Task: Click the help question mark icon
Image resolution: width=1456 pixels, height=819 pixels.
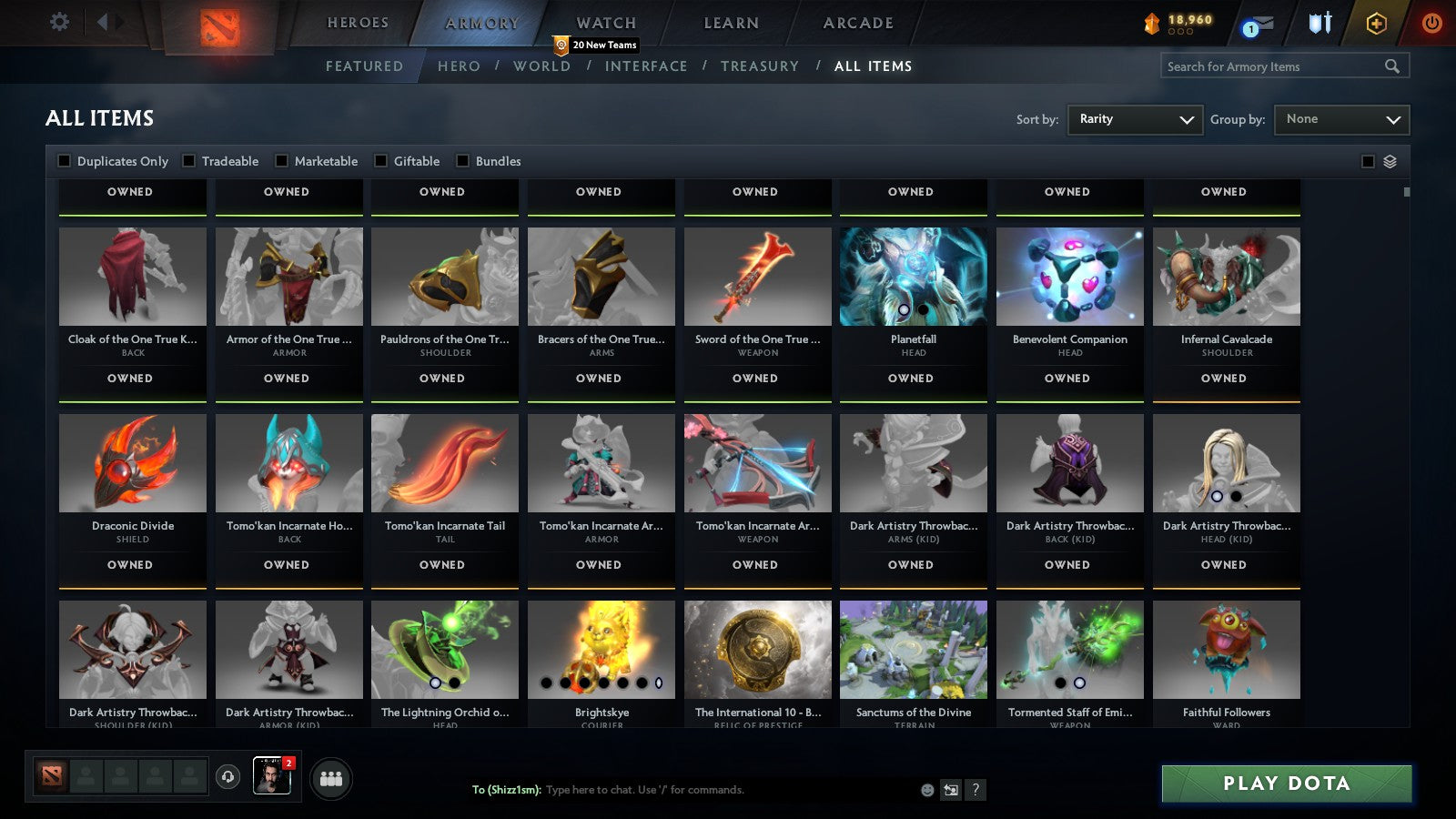Action: pos(977,790)
